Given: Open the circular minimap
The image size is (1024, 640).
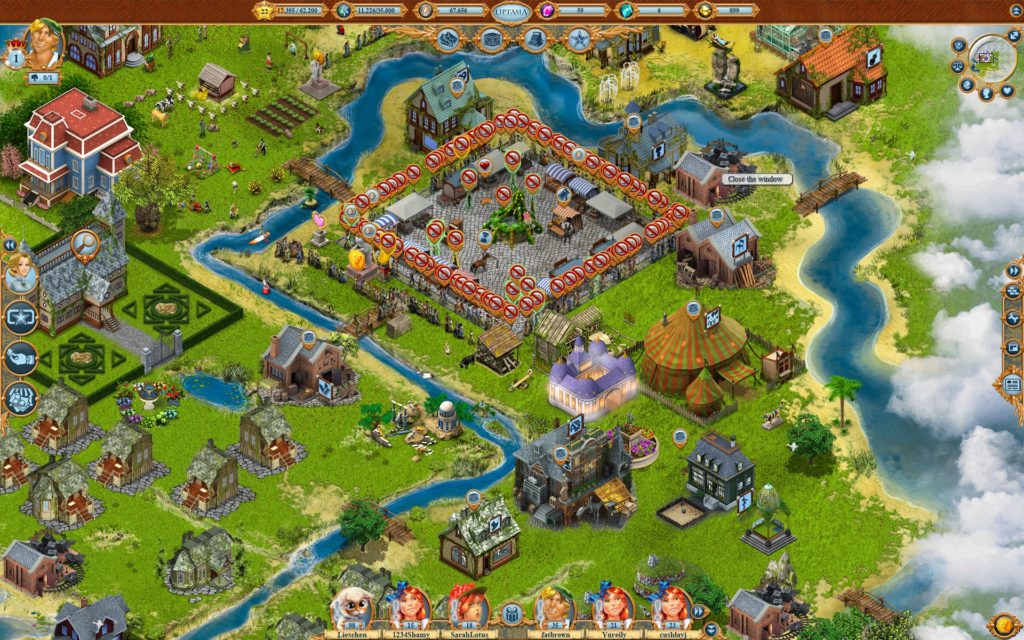Looking at the screenshot, I should click(993, 58).
